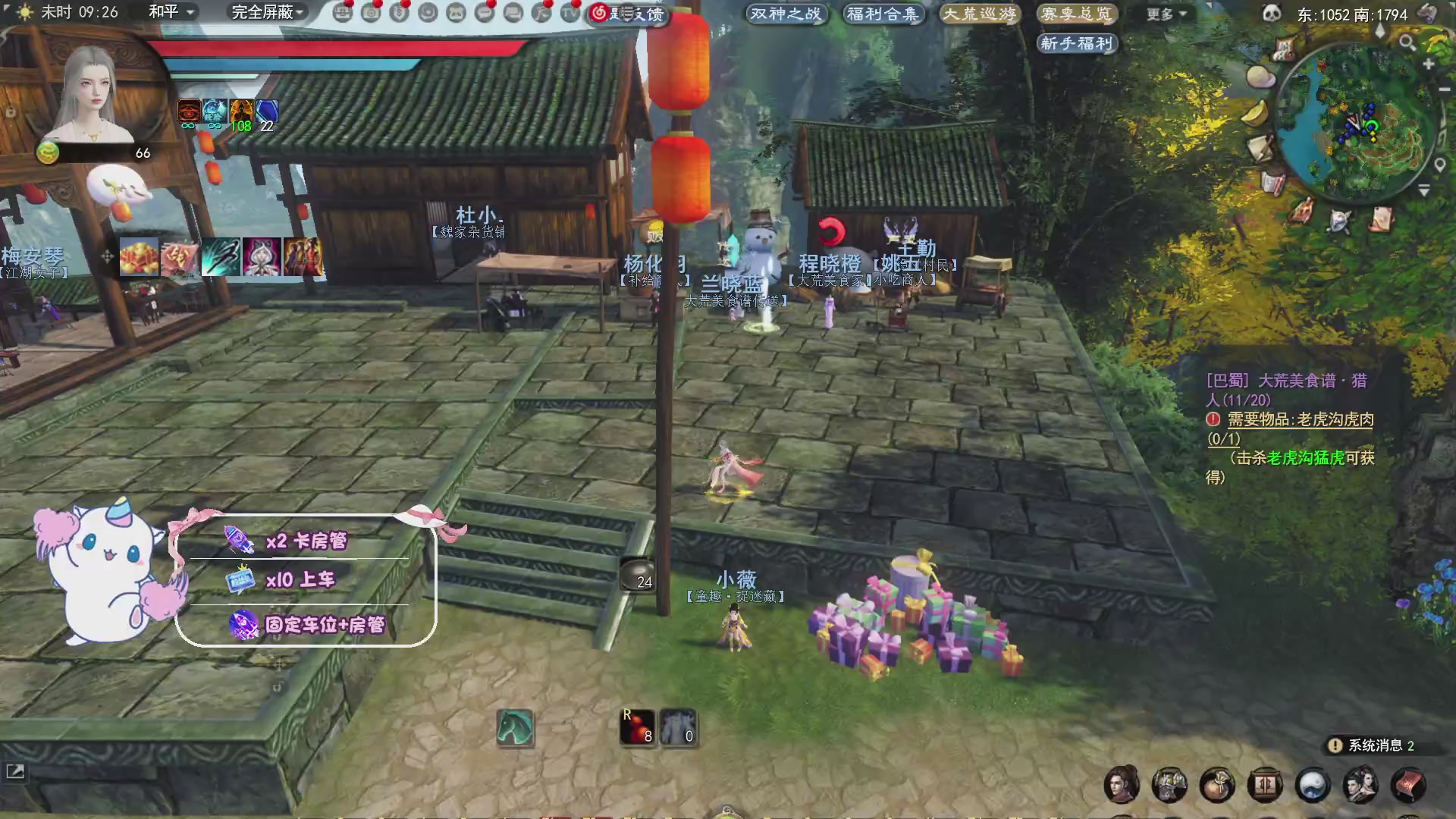This screenshot has height=819, width=1456.
Task: Open 新手福利 newbie rewards button
Action: [x=1078, y=43]
